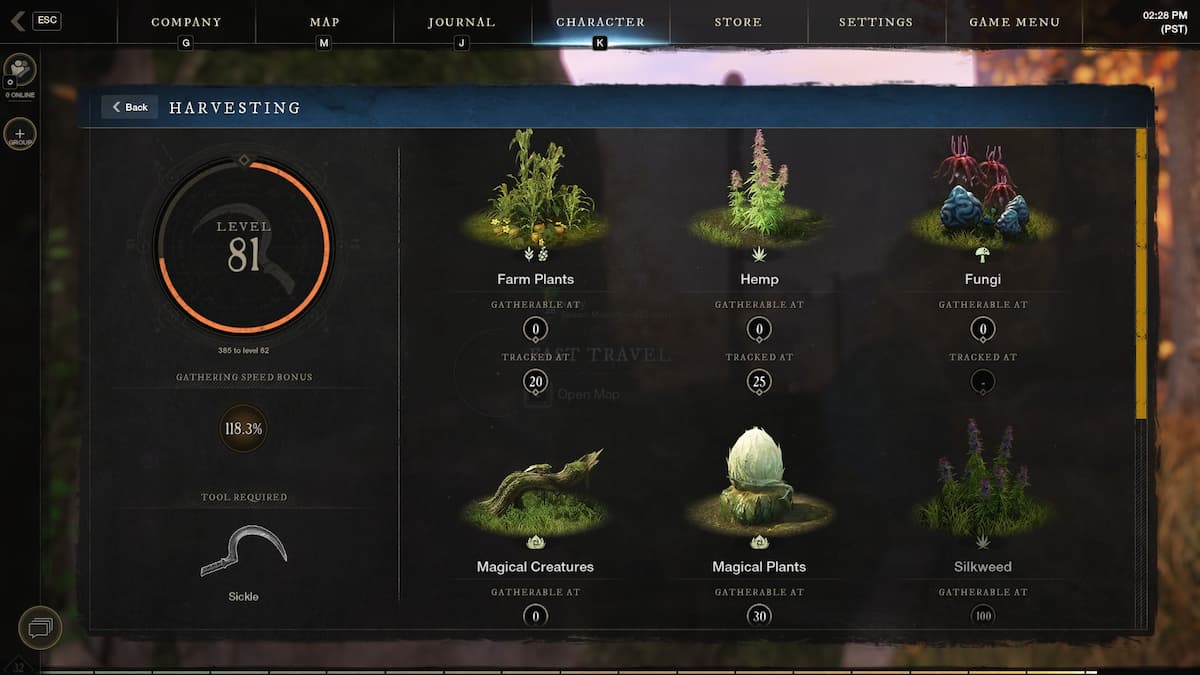
Task: Choose the Magical Plants egg tile
Action: click(x=759, y=480)
